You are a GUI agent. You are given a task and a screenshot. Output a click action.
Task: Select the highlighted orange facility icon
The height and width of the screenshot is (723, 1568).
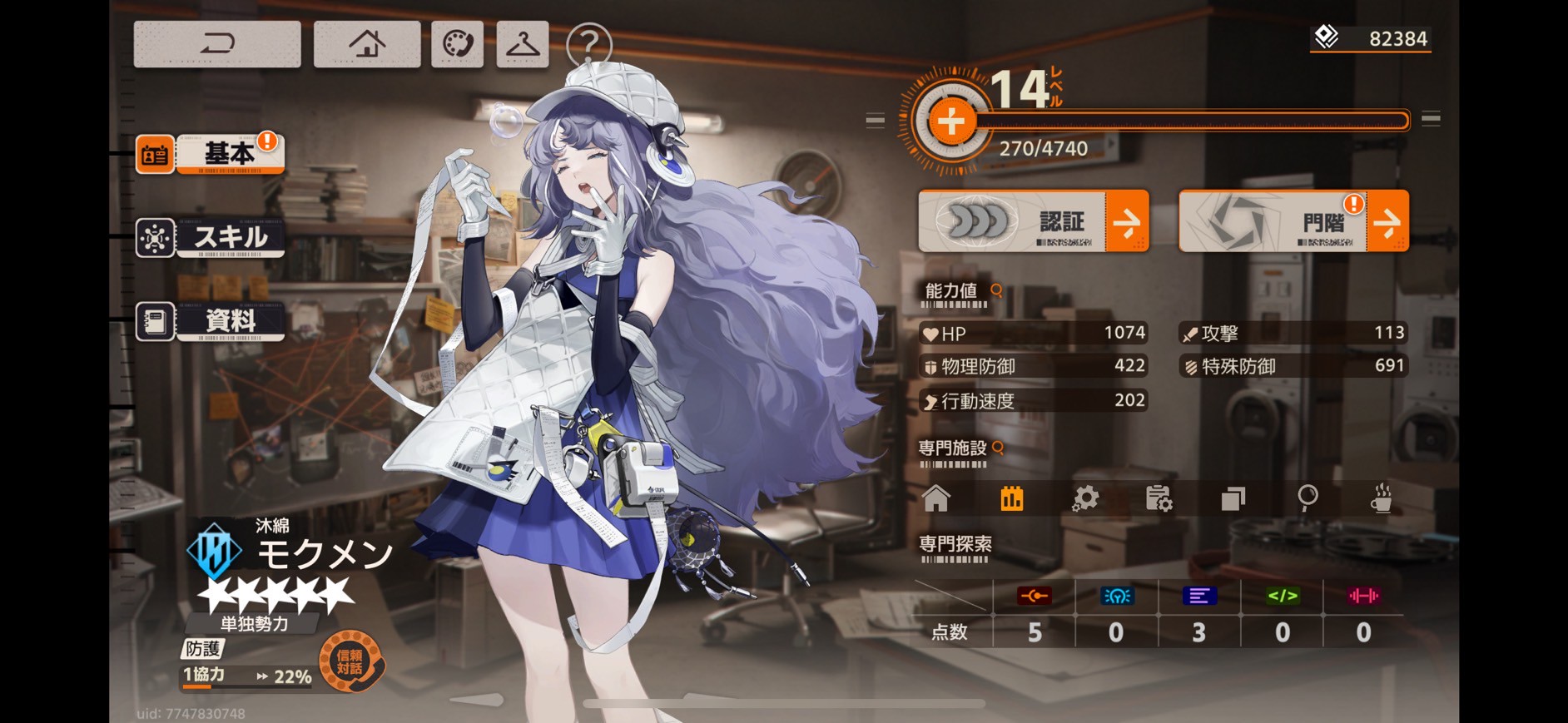1011,498
